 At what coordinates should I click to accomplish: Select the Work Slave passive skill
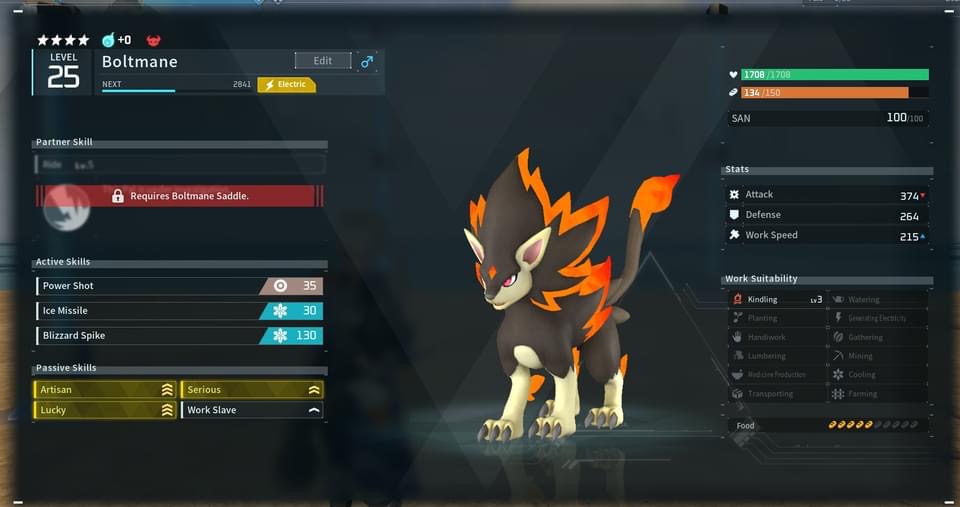point(252,410)
